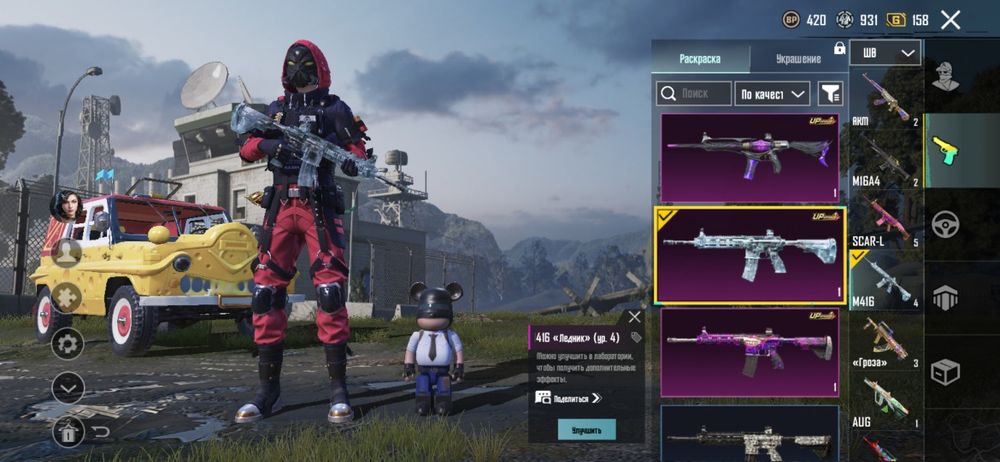The height and width of the screenshot is (462, 1000).
Task: Switch to the Раскраска tab
Action: point(700,59)
